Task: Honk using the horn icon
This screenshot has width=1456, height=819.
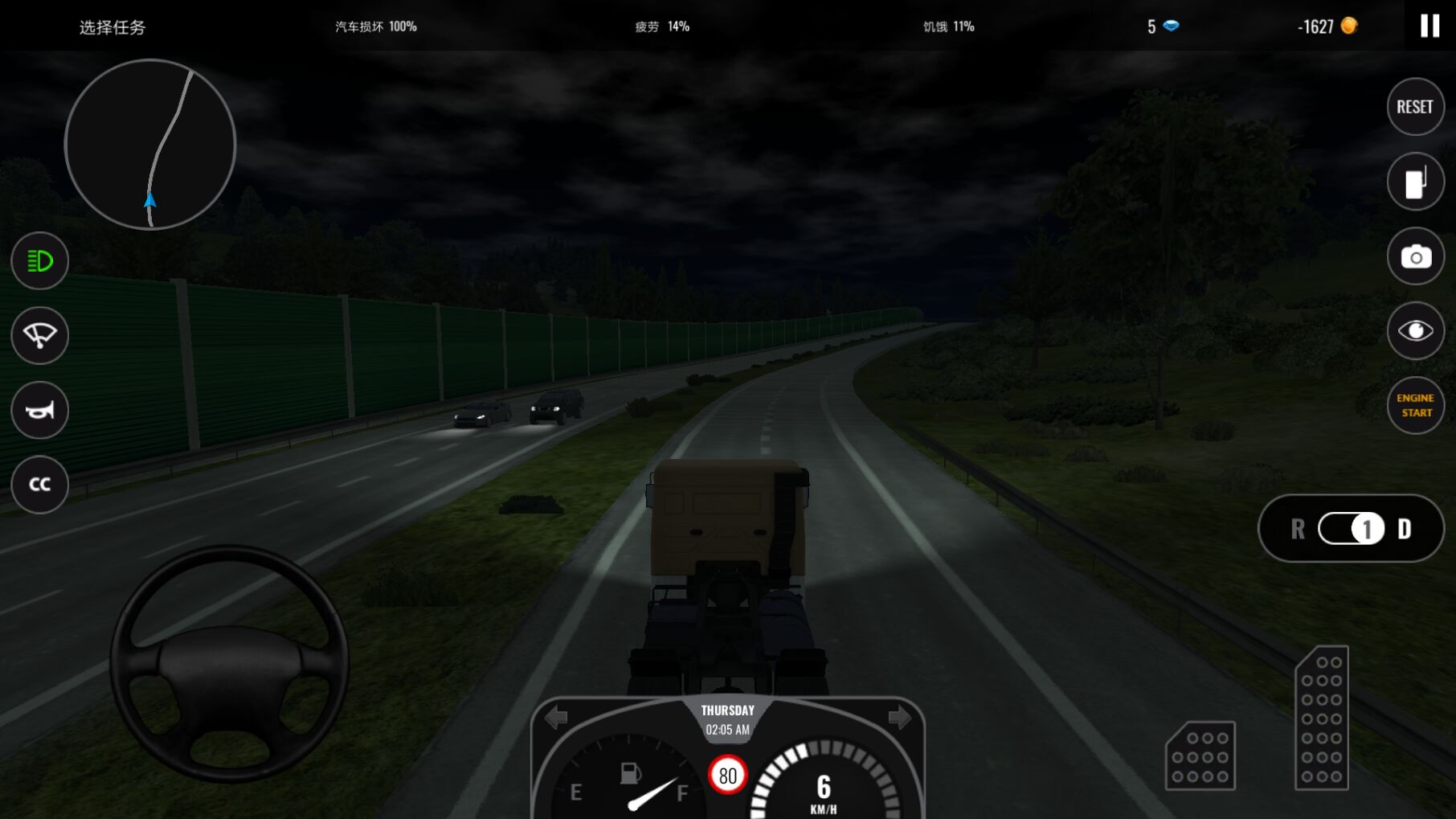Action: pyautogui.click(x=39, y=410)
